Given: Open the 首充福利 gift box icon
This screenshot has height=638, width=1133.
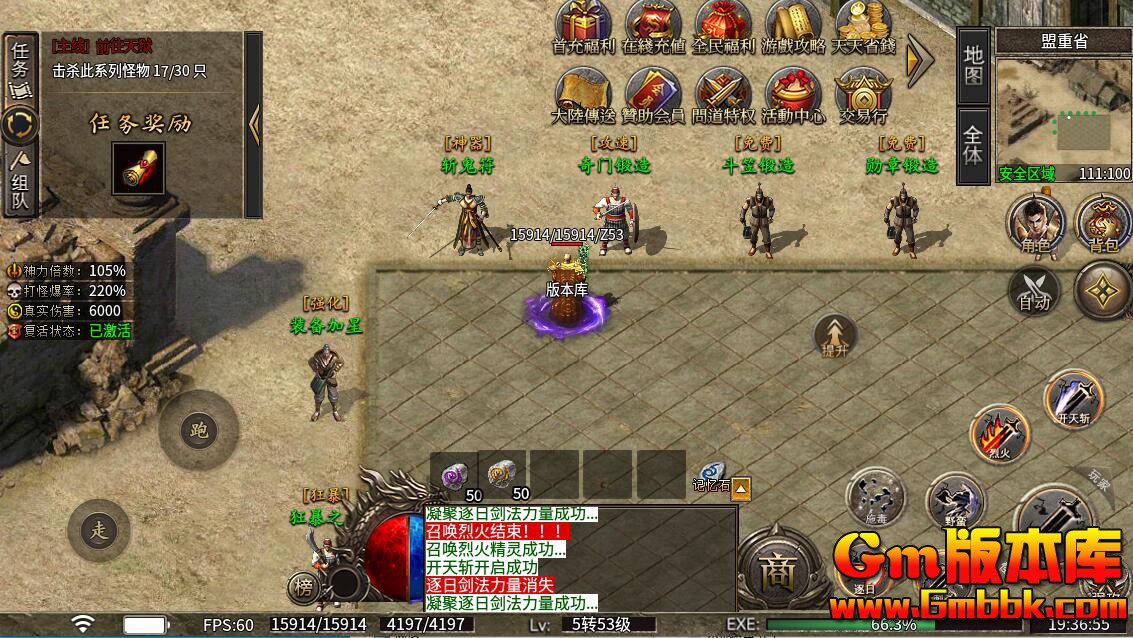Looking at the screenshot, I should tap(585, 24).
